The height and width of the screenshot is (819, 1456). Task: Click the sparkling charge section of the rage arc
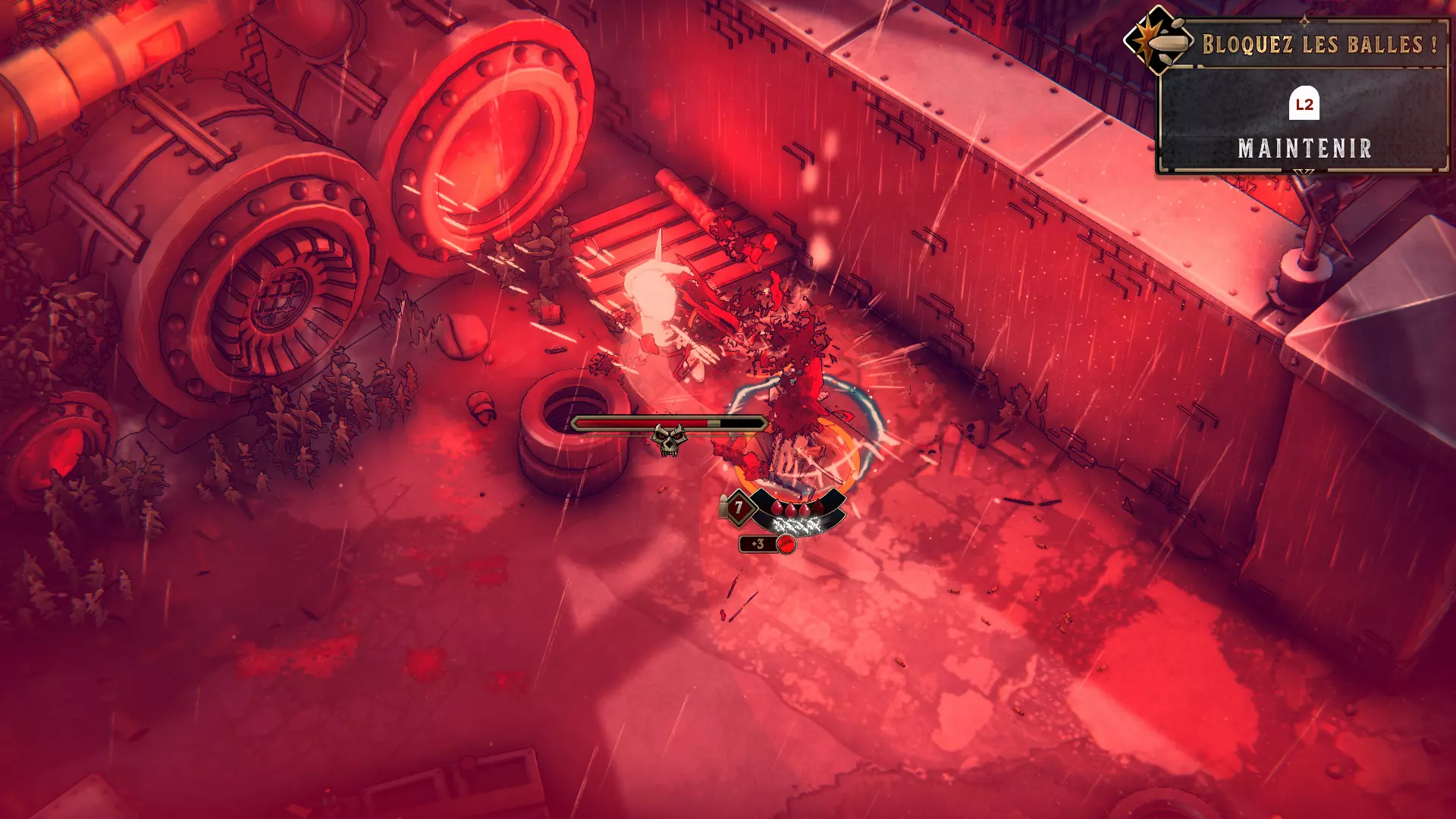(796, 526)
